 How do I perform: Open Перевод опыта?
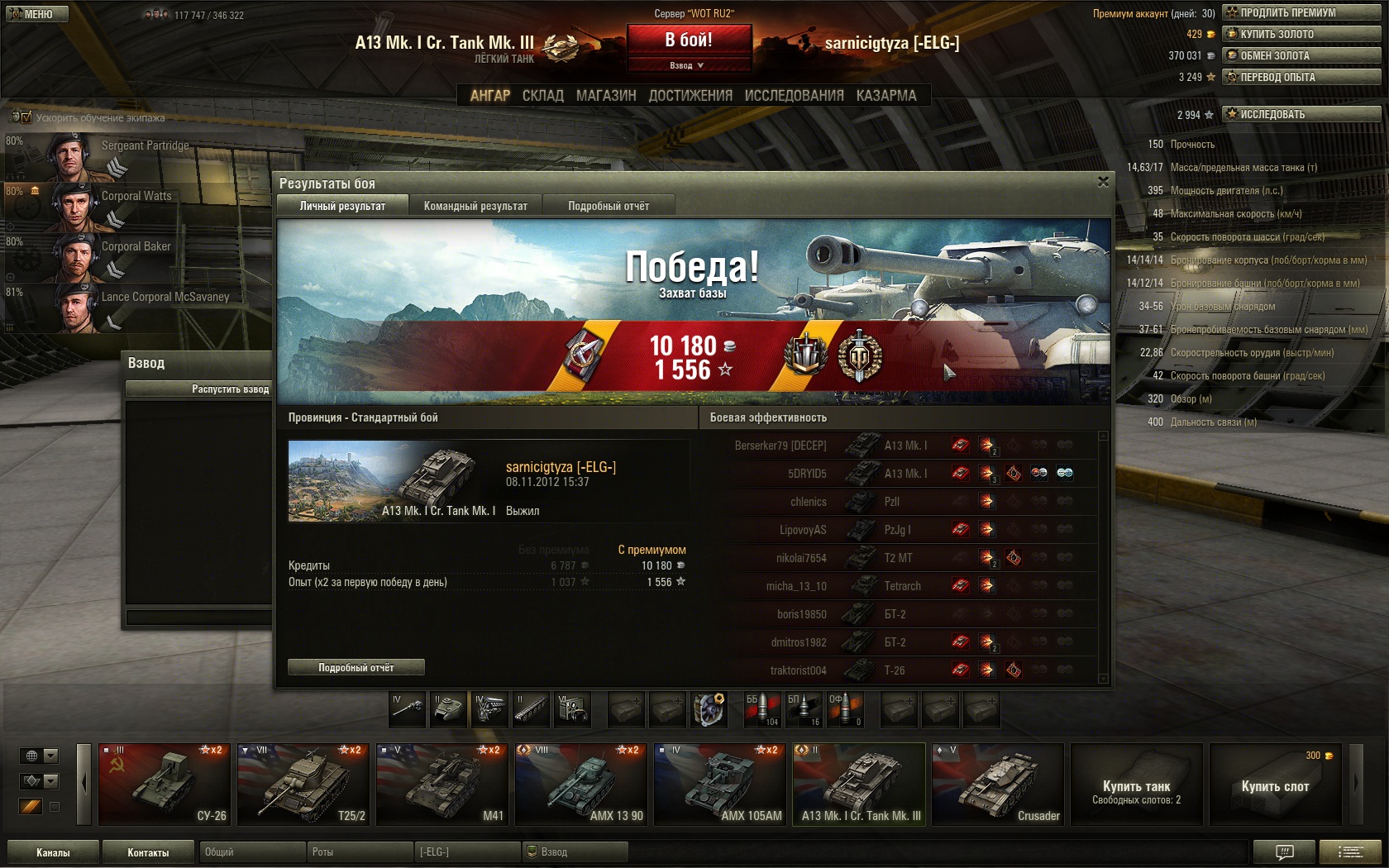tap(1301, 77)
